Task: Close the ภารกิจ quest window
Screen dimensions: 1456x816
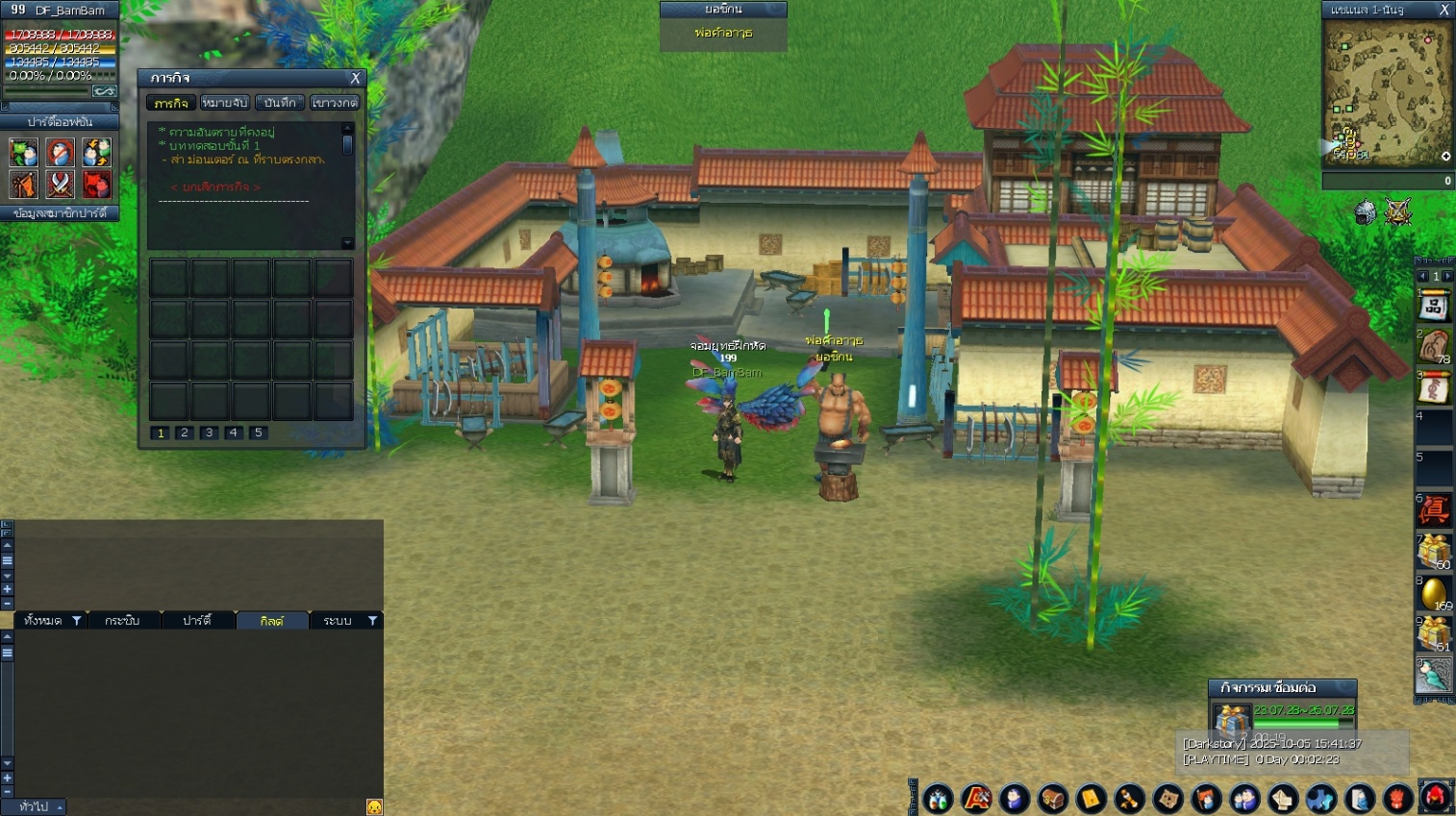Action: point(355,79)
